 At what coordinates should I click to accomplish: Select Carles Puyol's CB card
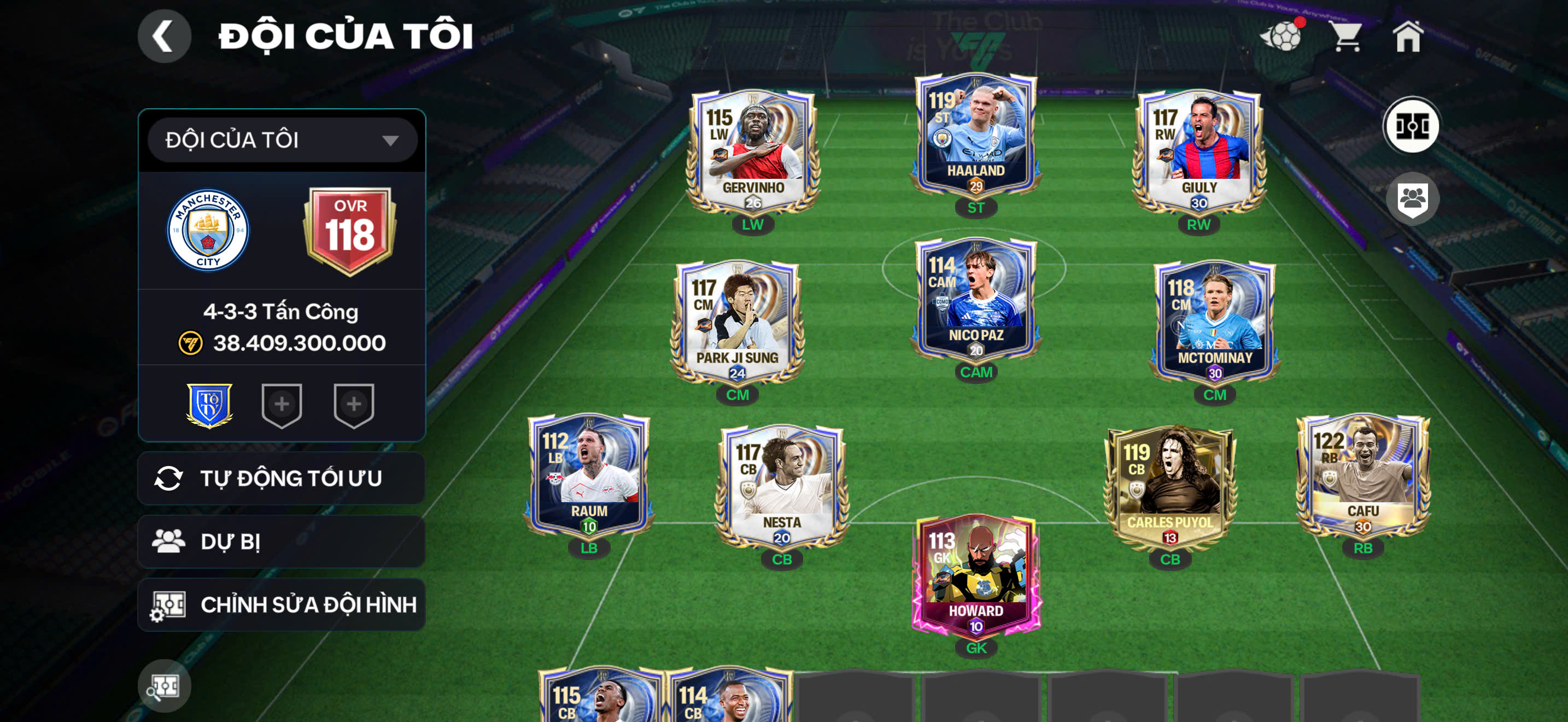pos(1169,486)
